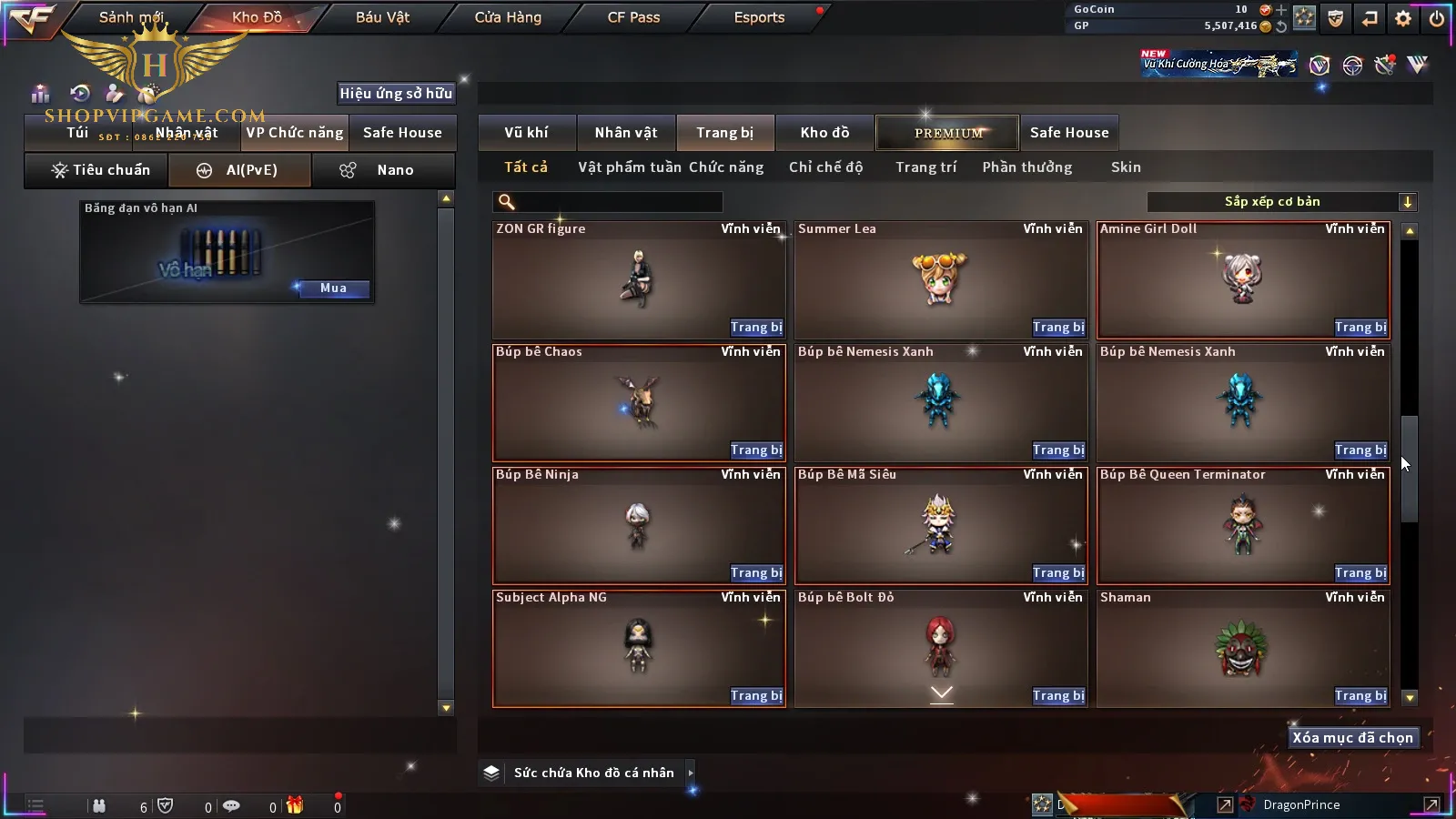Click the power exit icon
The height and width of the screenshot is (819, 1456).
(x=1437, y=18)
